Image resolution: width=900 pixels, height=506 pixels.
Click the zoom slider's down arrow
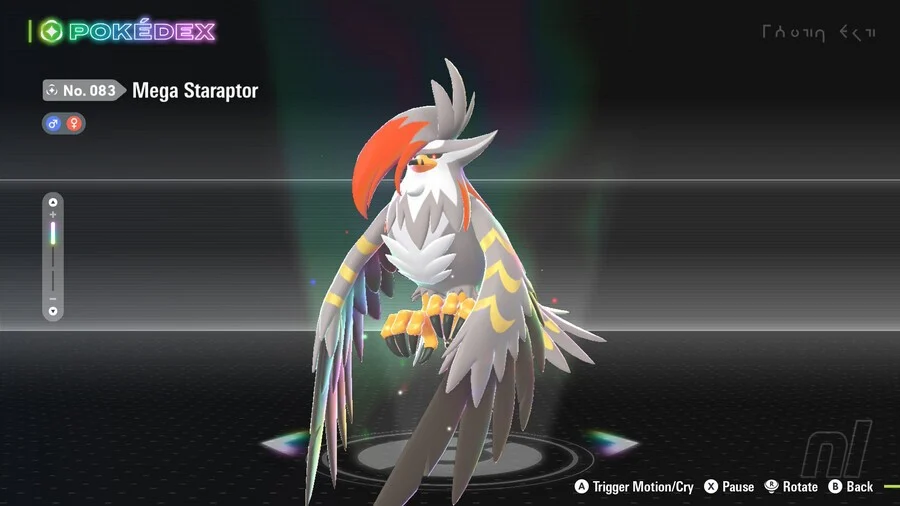pyautogui.click(x=54, y=311)
